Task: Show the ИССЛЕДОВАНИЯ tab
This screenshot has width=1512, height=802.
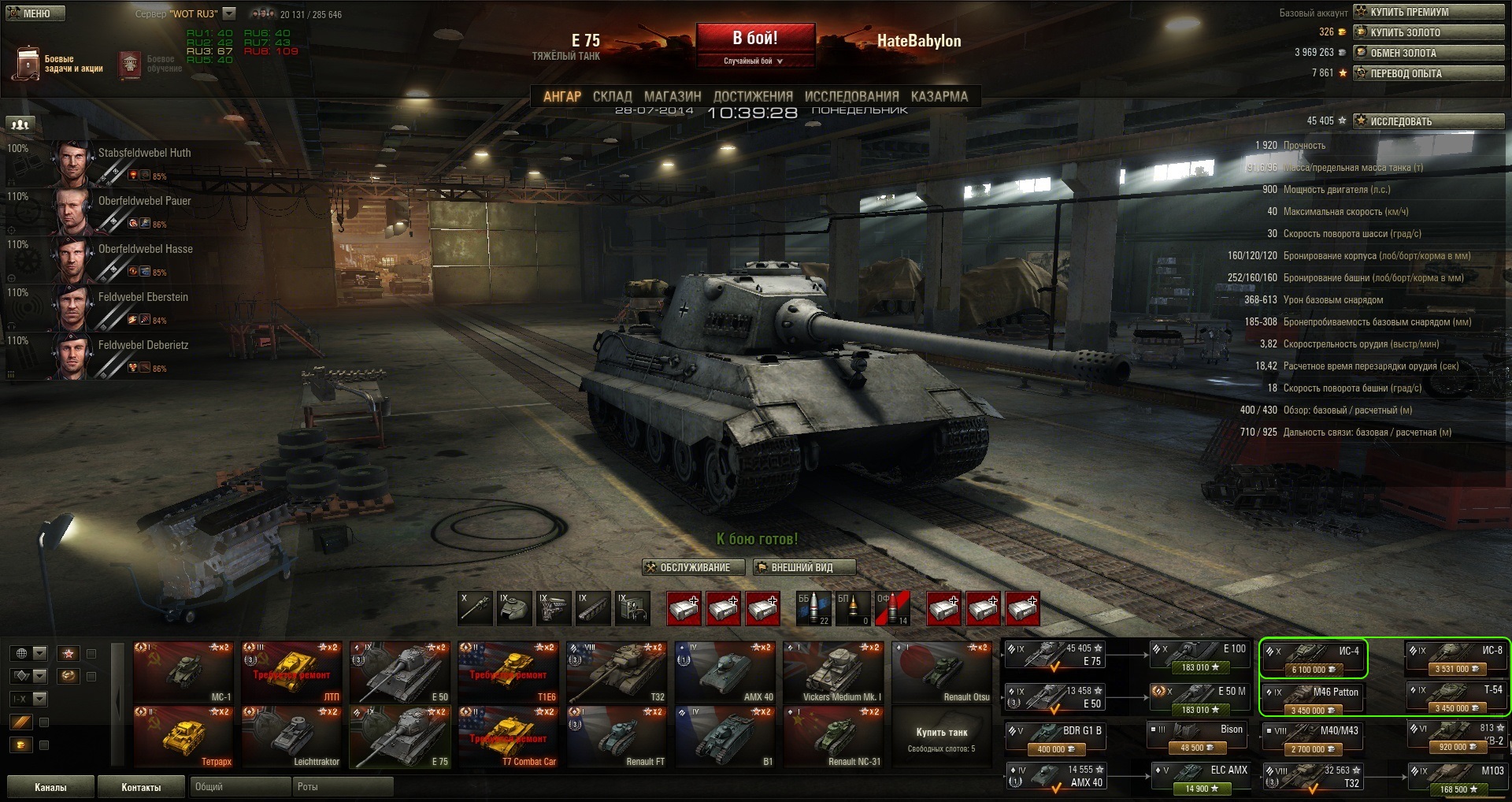Action: (851, 96)
